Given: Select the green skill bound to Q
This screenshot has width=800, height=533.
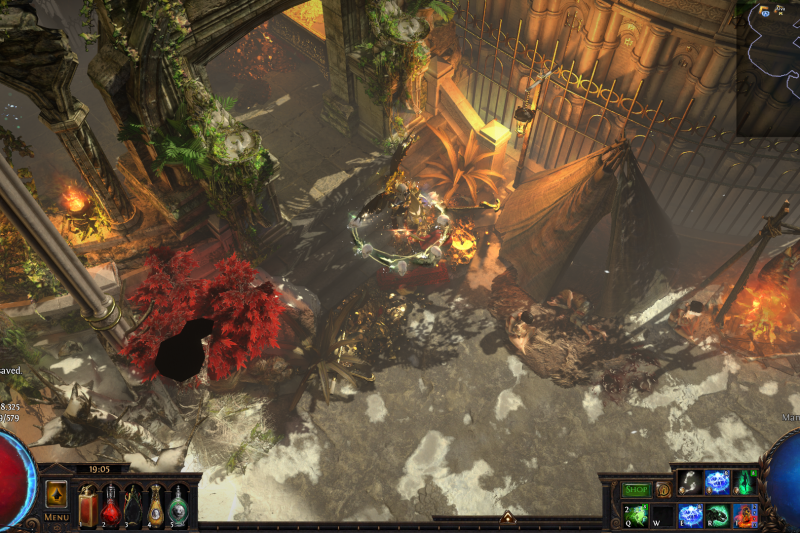Looking at the screenshot, I should point(637,515).
